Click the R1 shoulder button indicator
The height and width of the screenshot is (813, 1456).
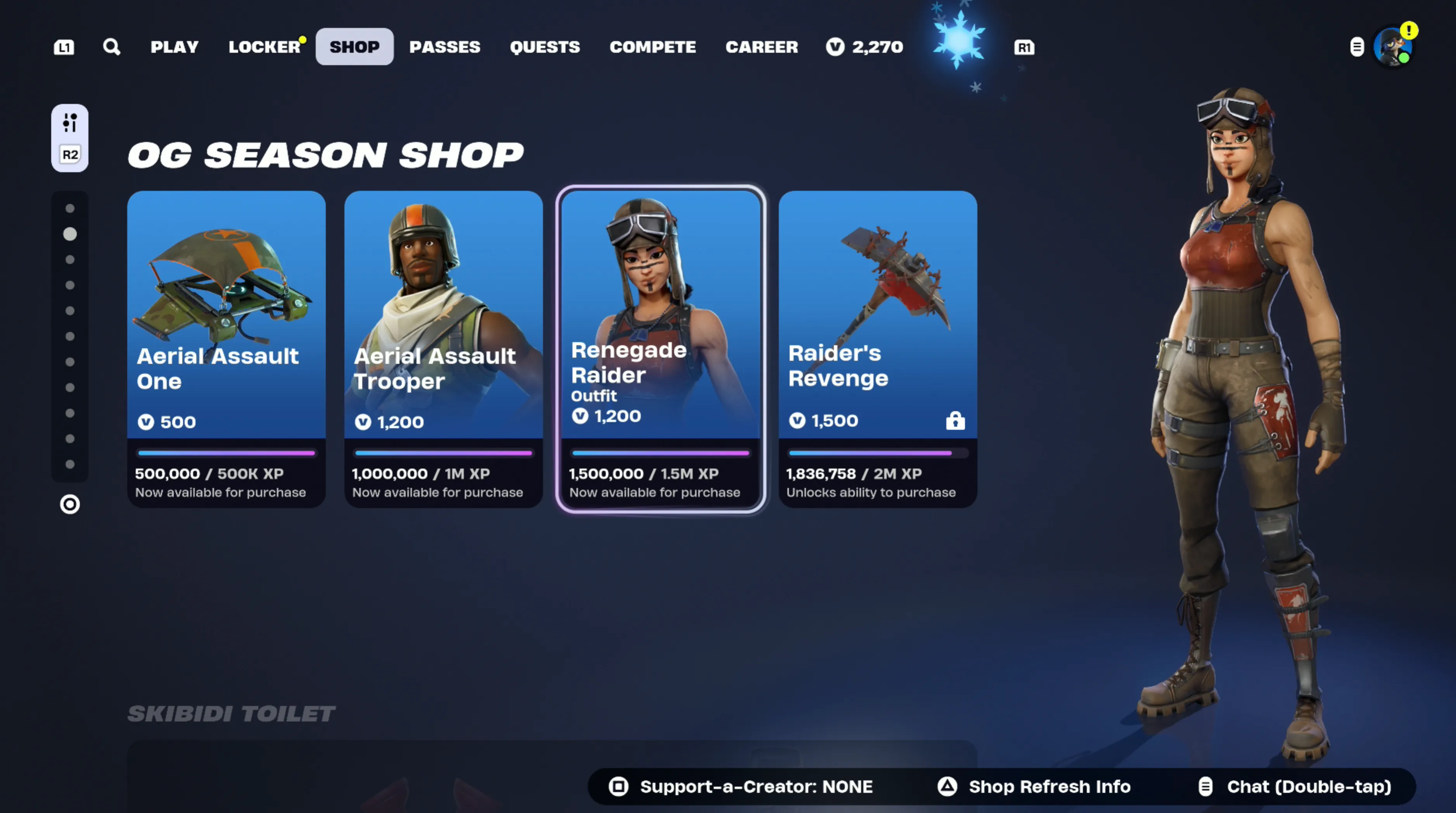tap(1024, 47)
